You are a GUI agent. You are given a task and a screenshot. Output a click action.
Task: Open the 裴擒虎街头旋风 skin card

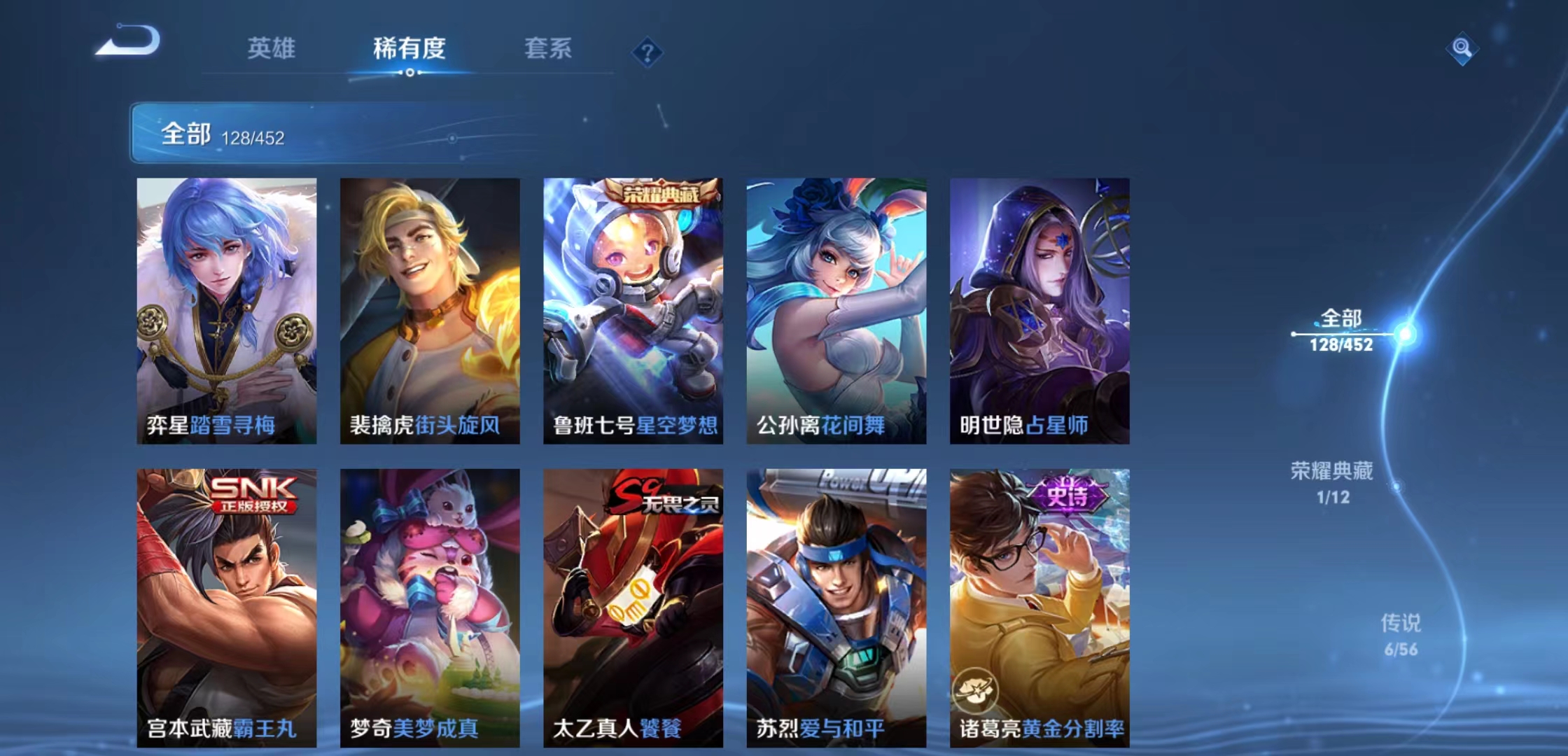pyautogui.click(x=428, y=308)
